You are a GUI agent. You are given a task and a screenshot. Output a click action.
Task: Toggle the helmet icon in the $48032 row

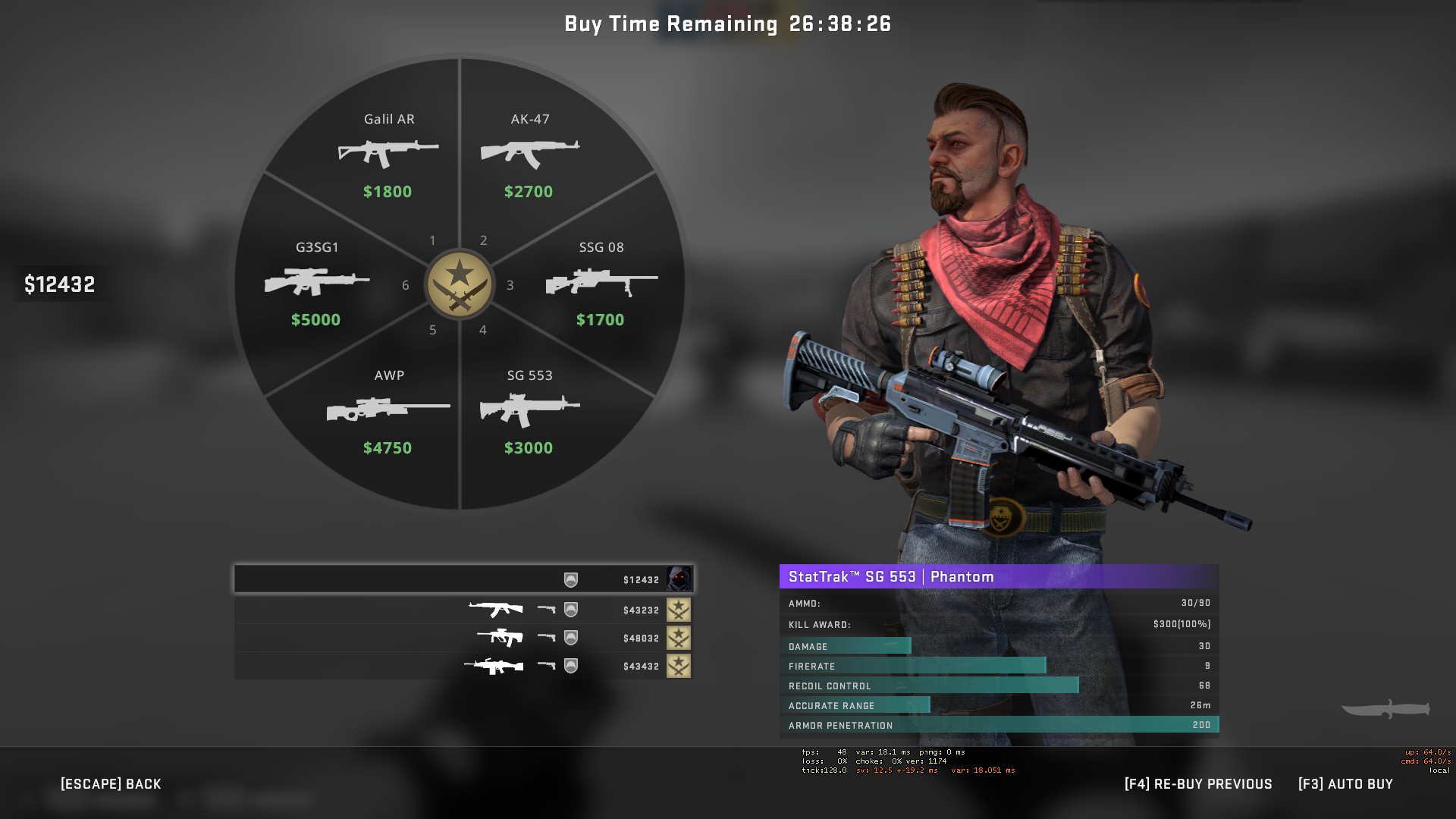tap(570, 638)
